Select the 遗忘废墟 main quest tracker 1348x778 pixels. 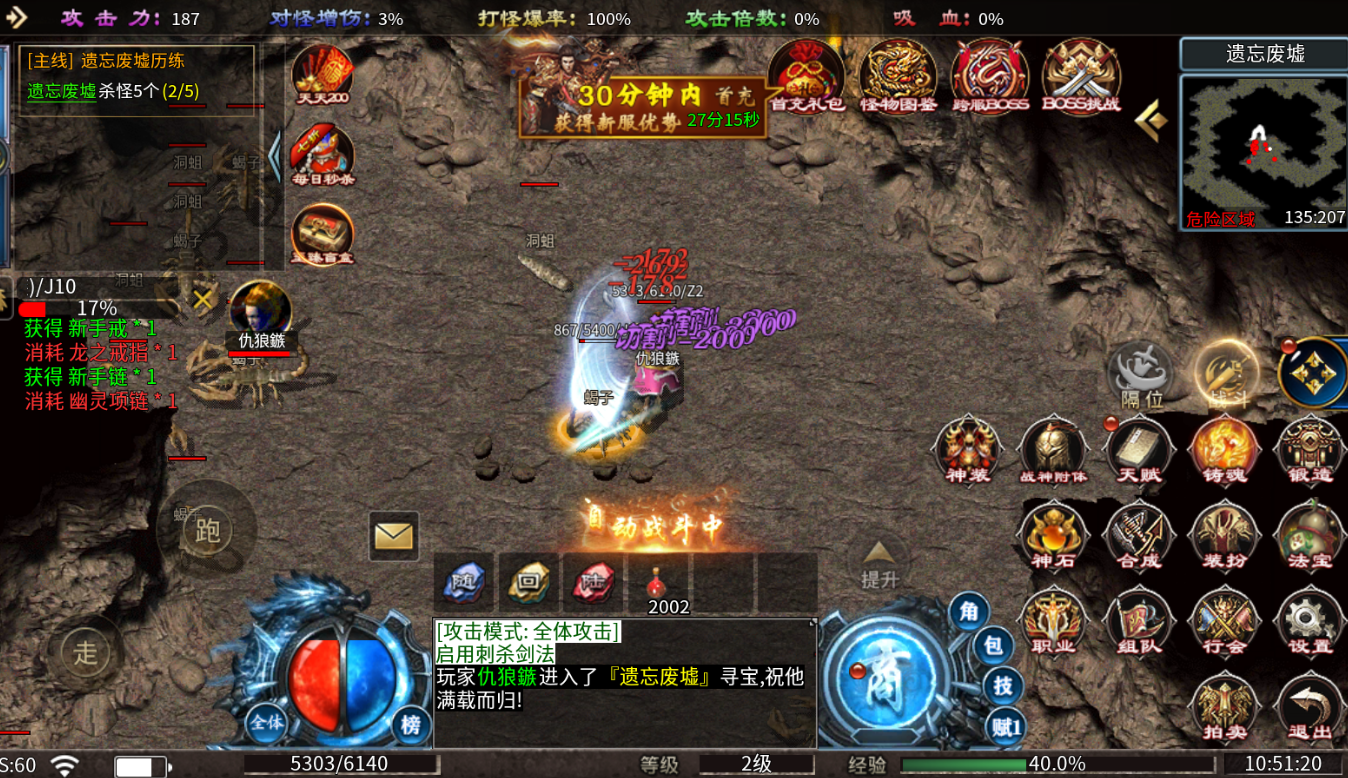coord(137,77)
